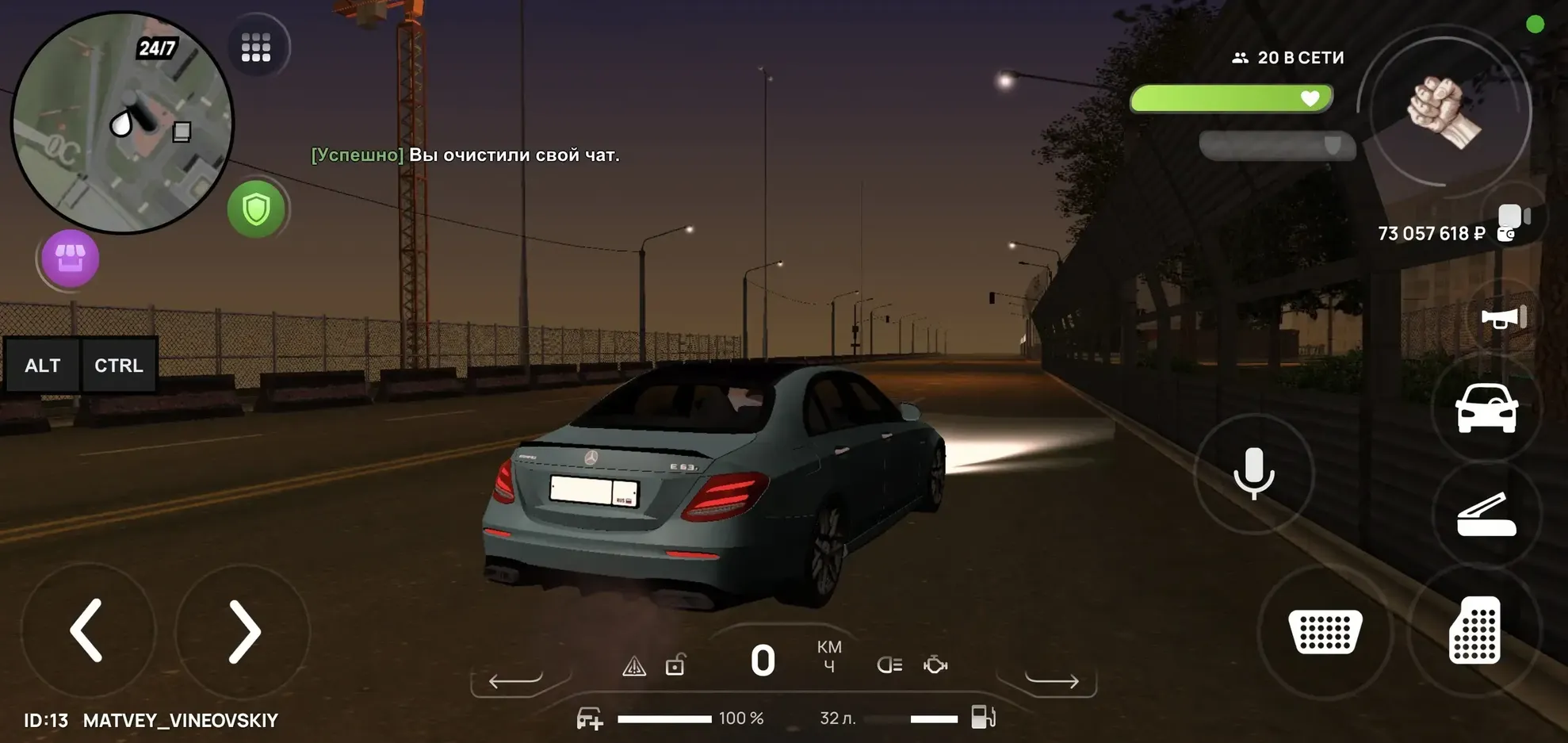The height and width of the screenshot is (743, 1568).
Task: Activate the microphone voice chat button
Action: click(1254, 473)
